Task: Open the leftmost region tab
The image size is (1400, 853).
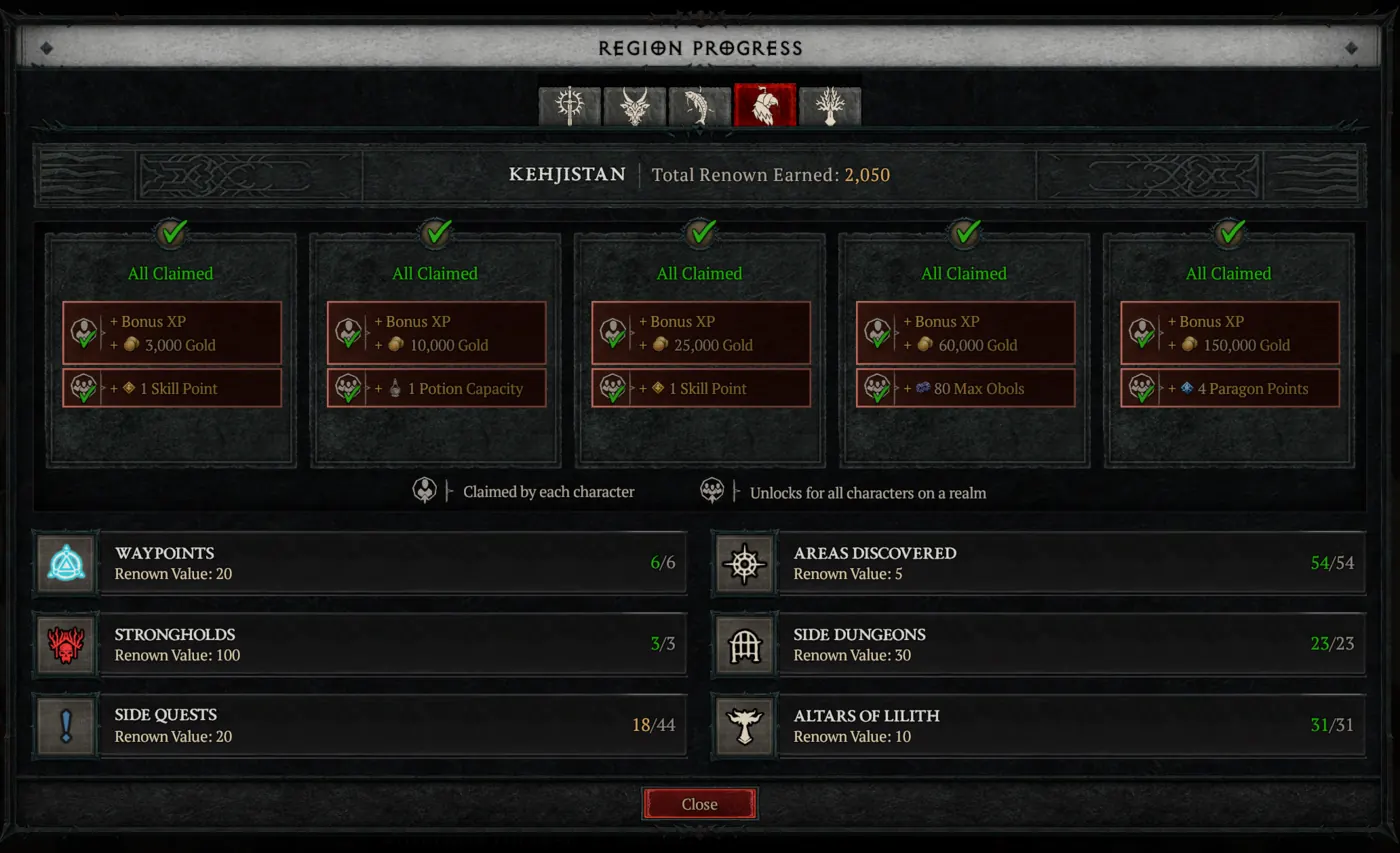Action: click(570, 103)
